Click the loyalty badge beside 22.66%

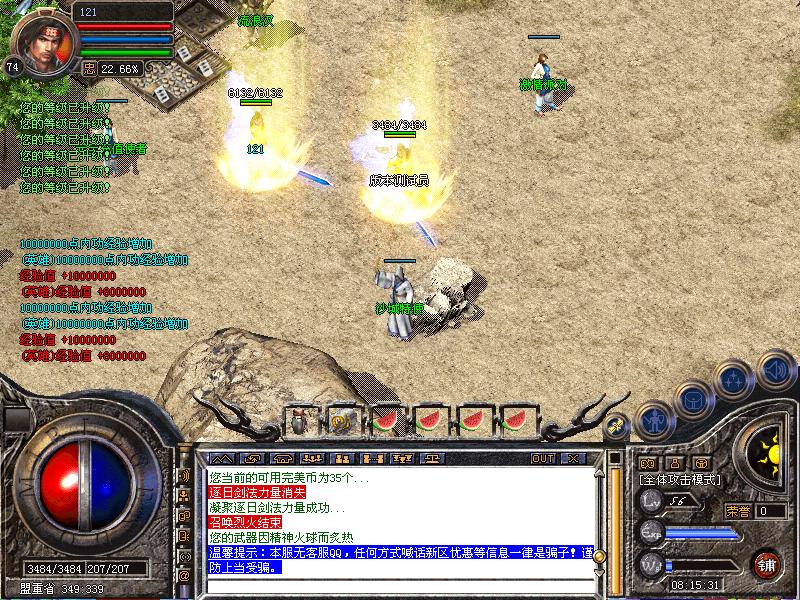(89, 69)
